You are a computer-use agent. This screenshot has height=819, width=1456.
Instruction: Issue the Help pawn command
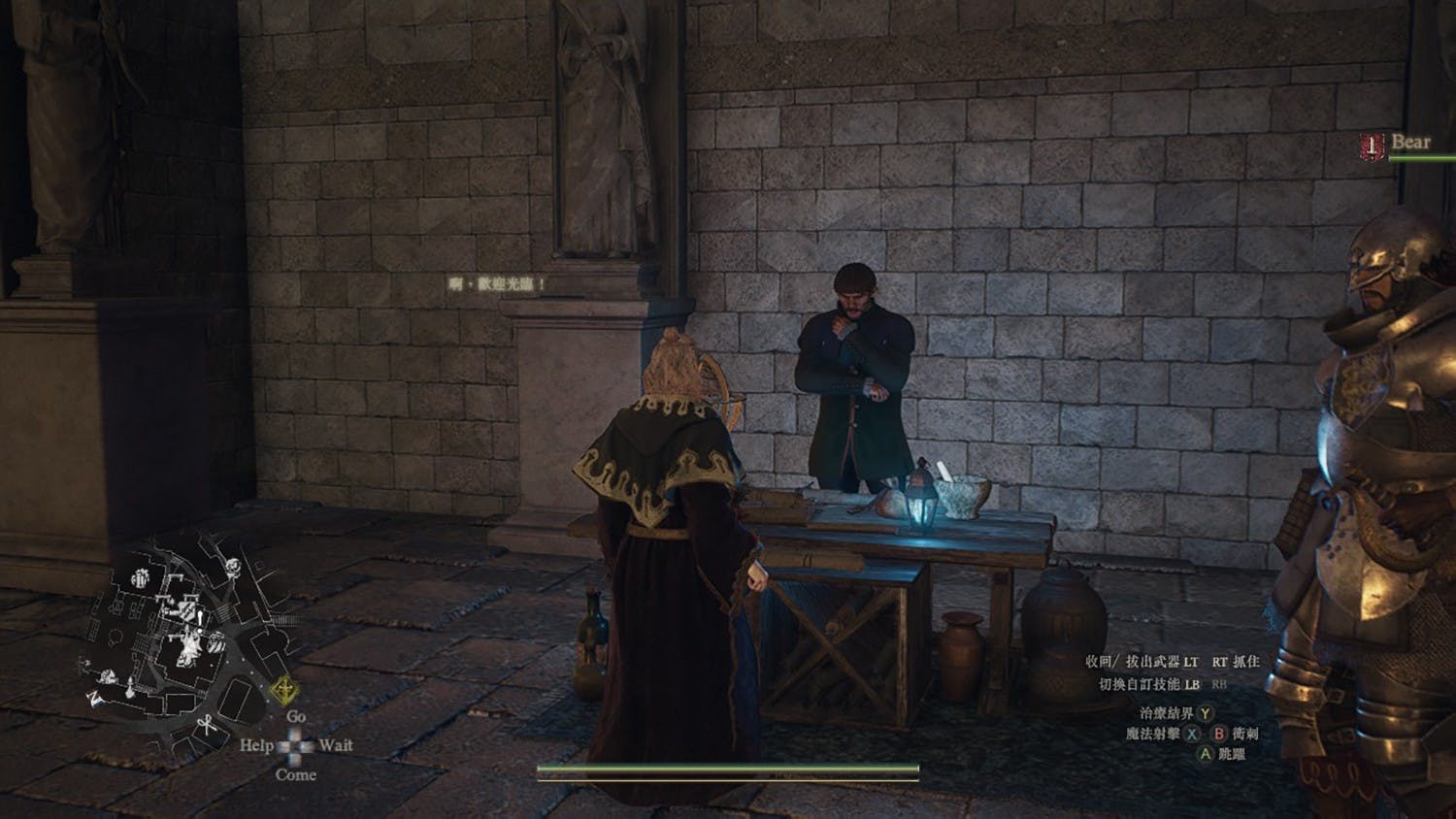click(x=256, y=745)
